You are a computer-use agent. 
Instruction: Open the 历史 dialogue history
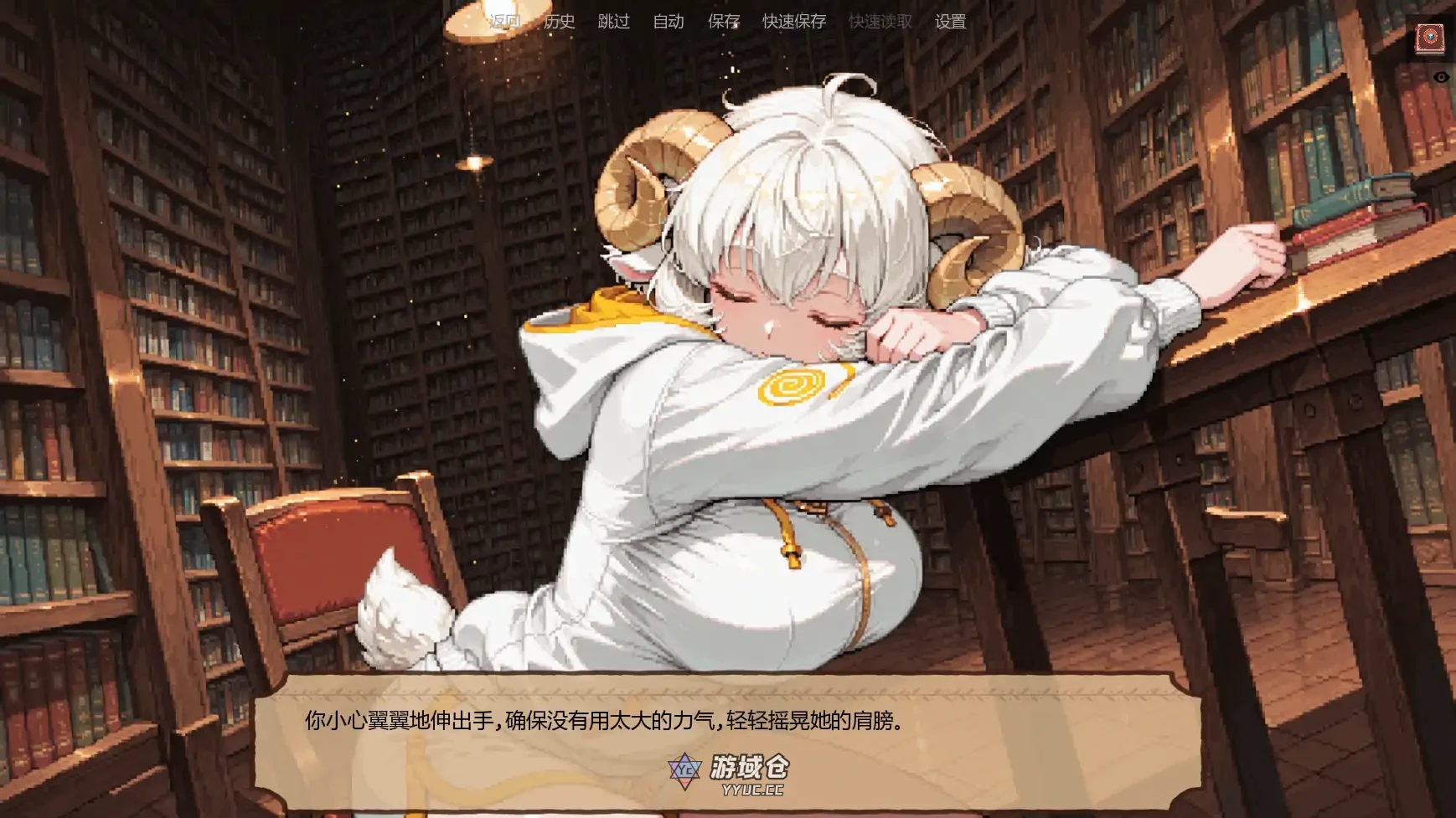557,22
